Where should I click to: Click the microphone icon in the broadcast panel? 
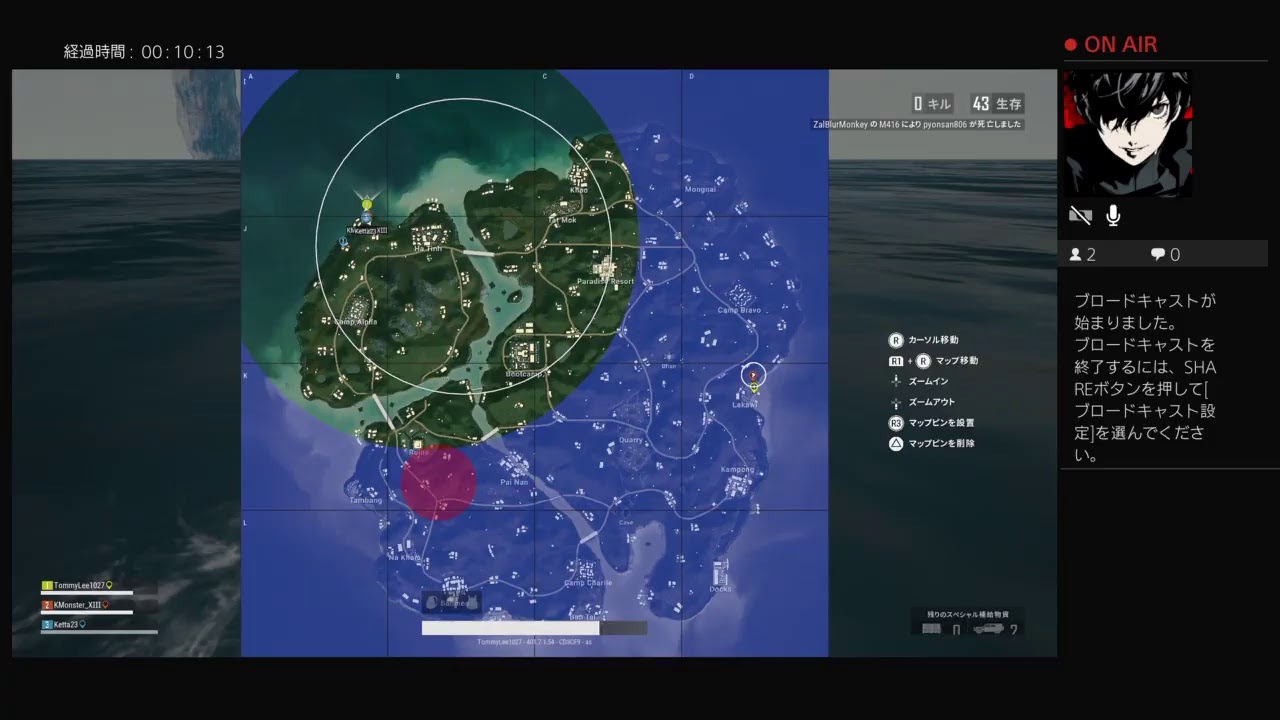[1113, 214]
